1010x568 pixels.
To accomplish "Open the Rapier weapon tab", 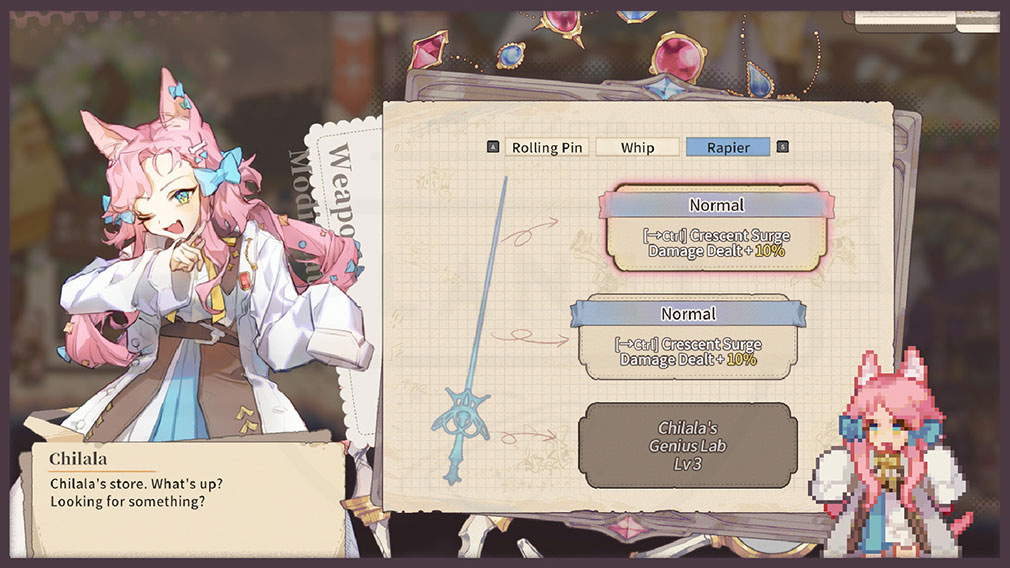I will 728,147.
